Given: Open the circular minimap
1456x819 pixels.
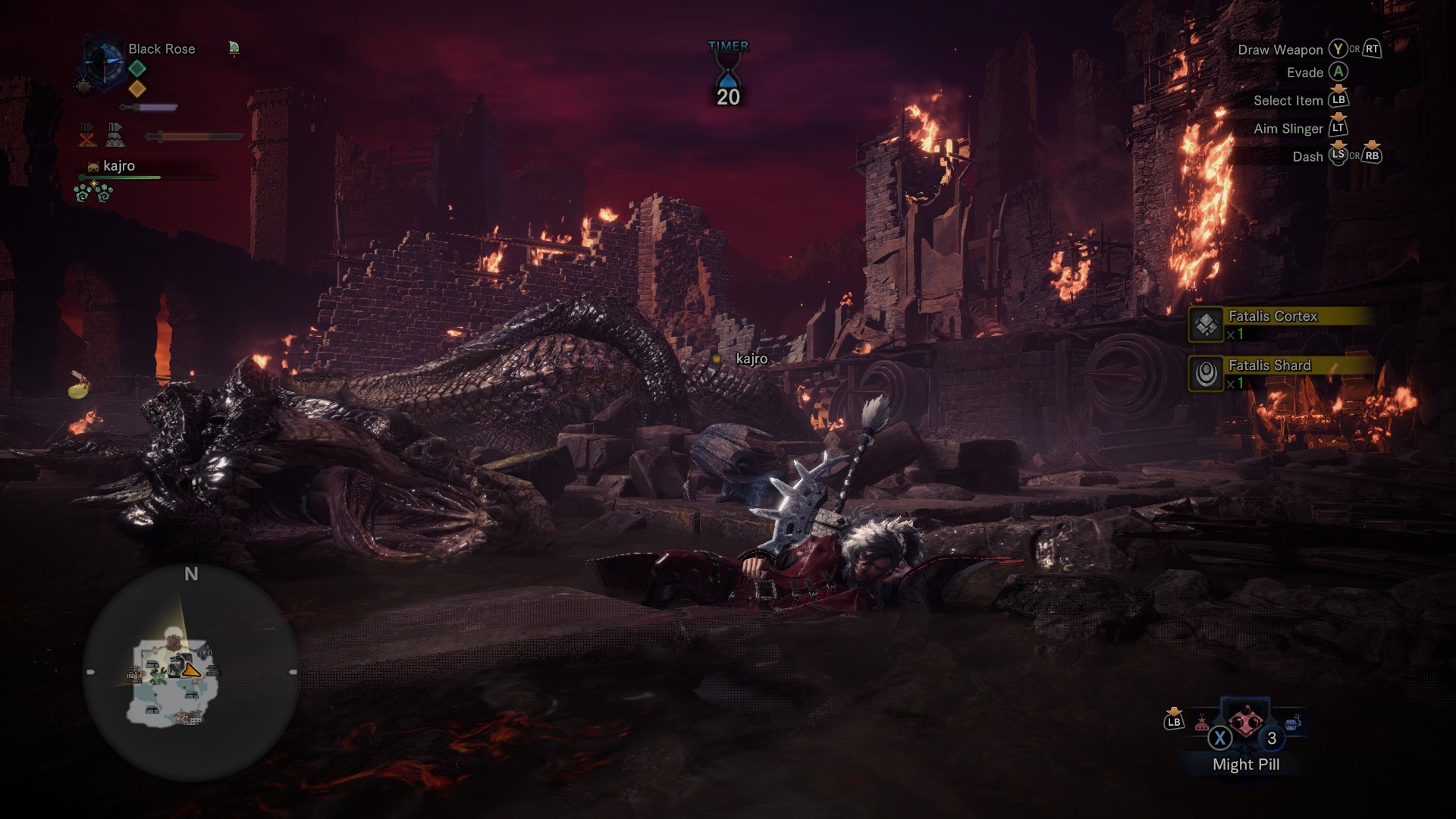Looking at the screenshot, I should coord(190,673).
